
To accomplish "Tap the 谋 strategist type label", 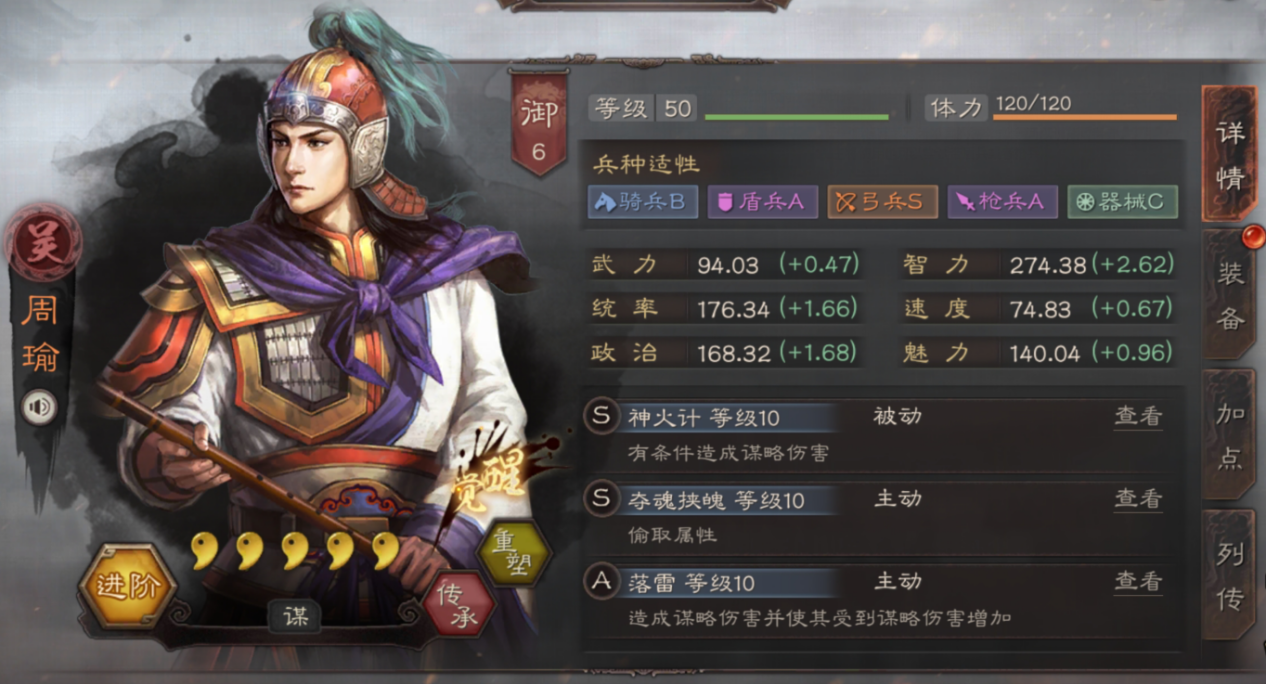I will [x=295, y=617].
